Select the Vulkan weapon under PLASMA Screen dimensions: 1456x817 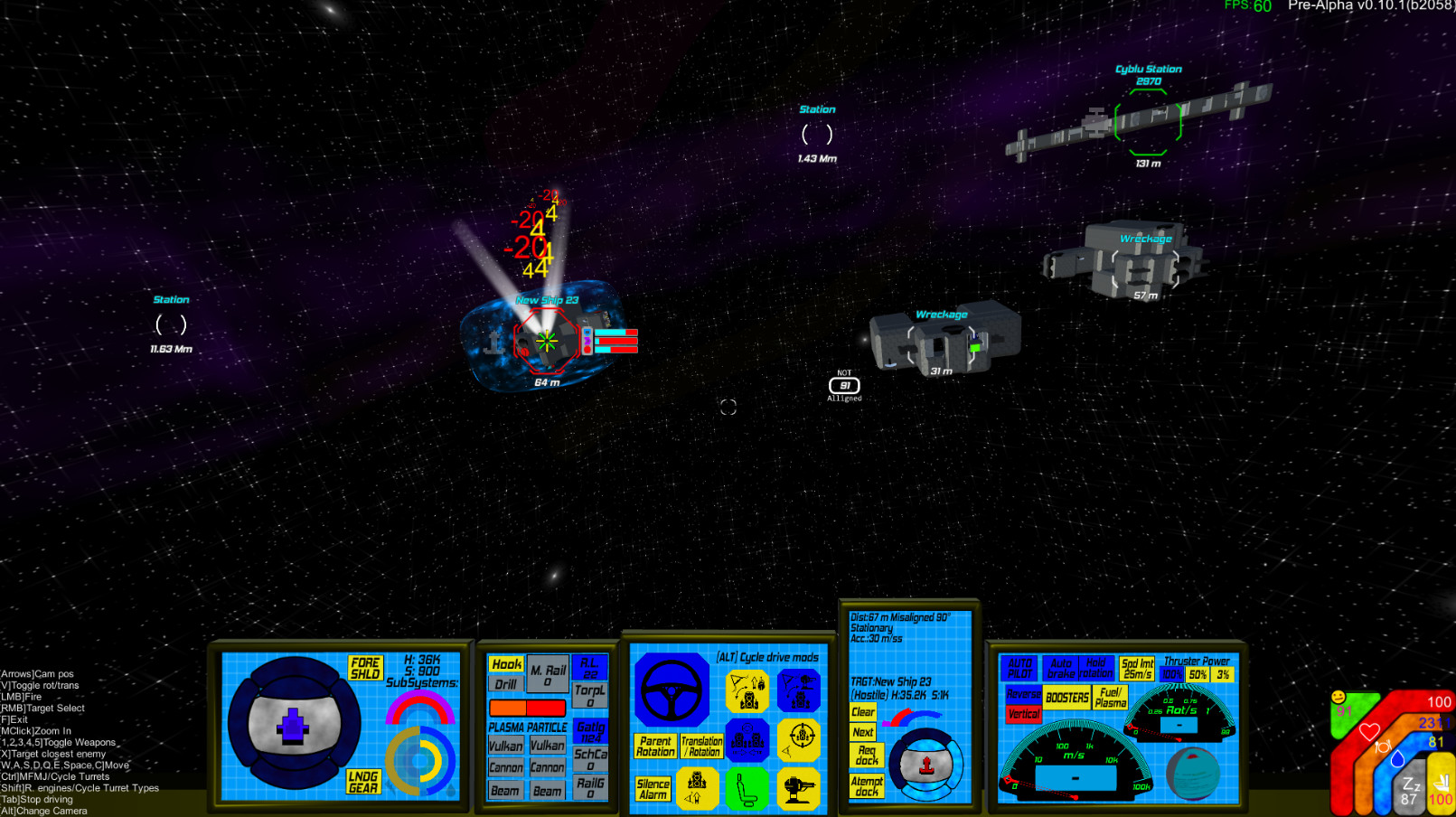tap(506, 746)
